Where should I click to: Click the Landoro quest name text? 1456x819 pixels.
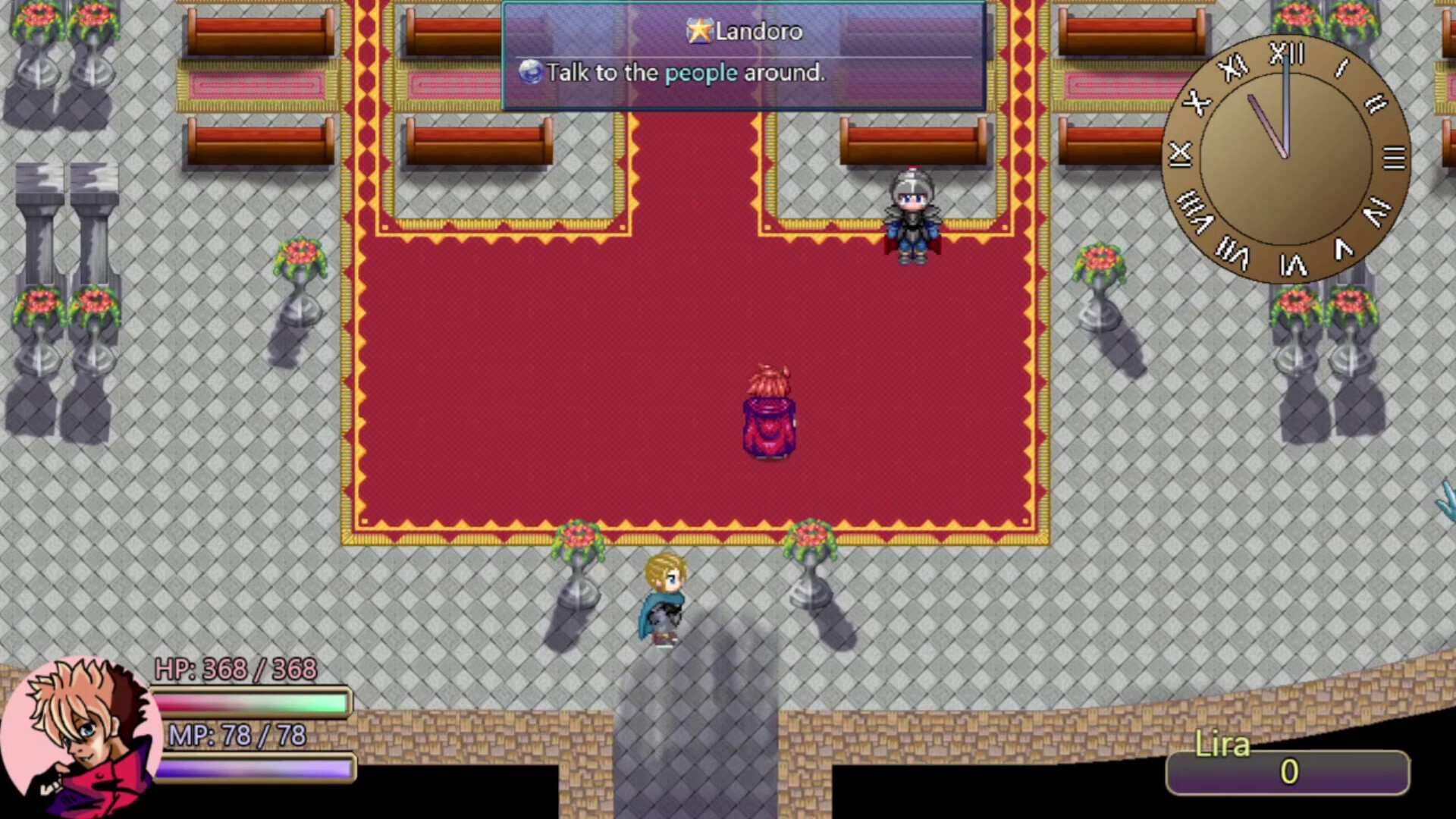click(x=758, y=31)
